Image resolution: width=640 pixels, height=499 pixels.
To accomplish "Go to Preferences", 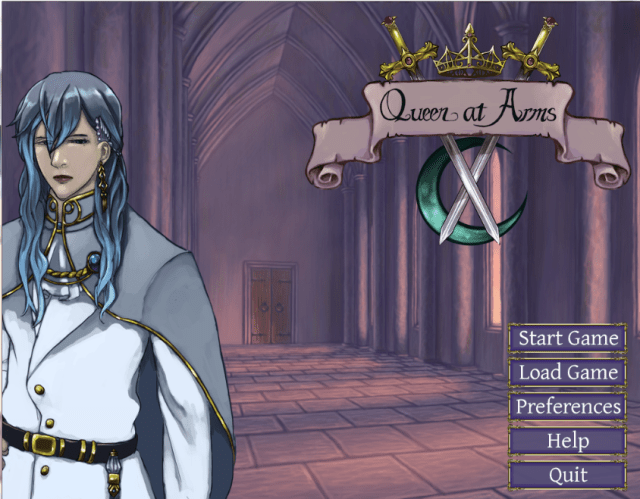I will (568, 407).
